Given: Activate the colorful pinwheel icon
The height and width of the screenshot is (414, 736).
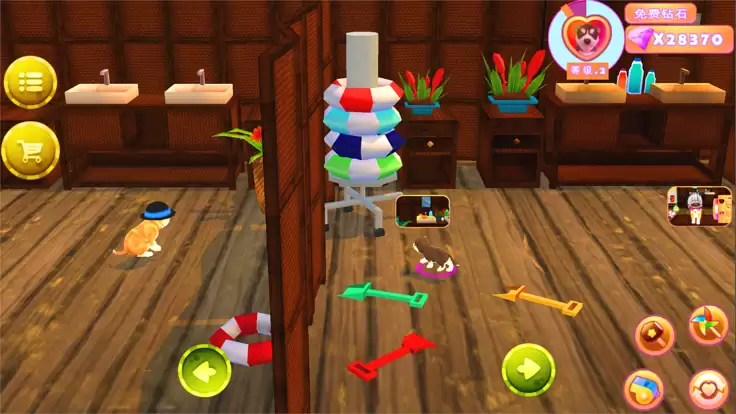Looking at the screenshot, I should 707,326.
